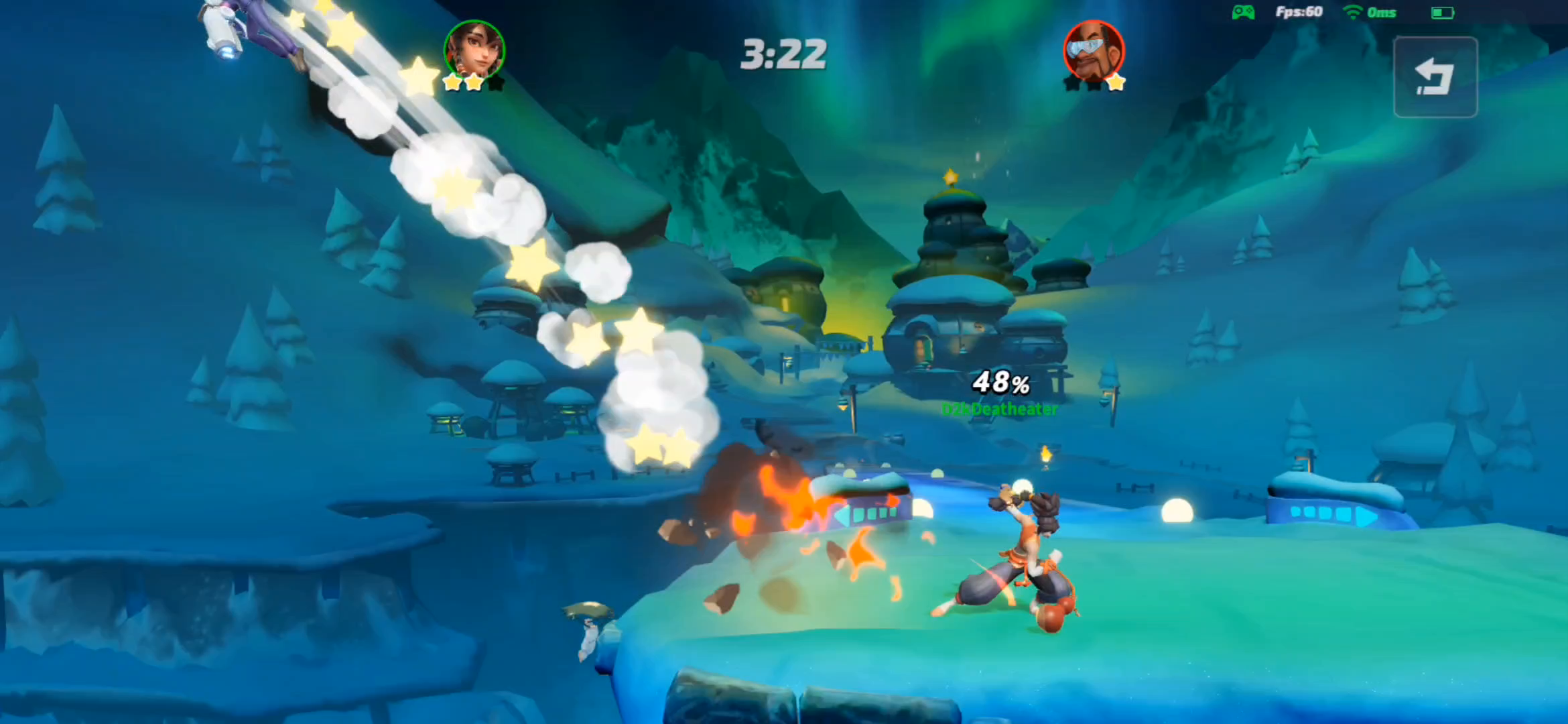Click the green gamepad status icon
The image size is (1568, 724).
(1243, 12)
